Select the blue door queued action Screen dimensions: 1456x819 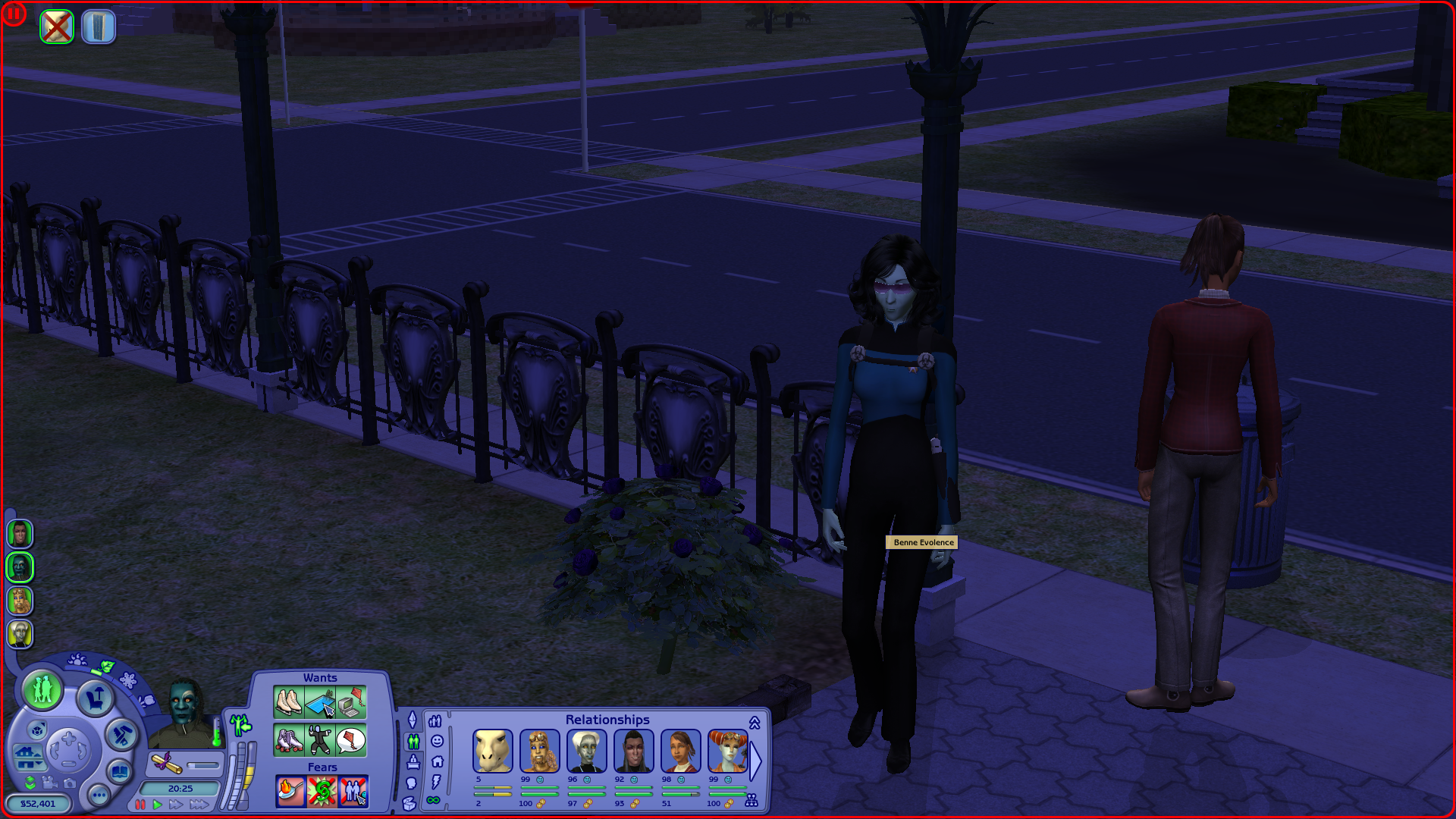[98, 27]
